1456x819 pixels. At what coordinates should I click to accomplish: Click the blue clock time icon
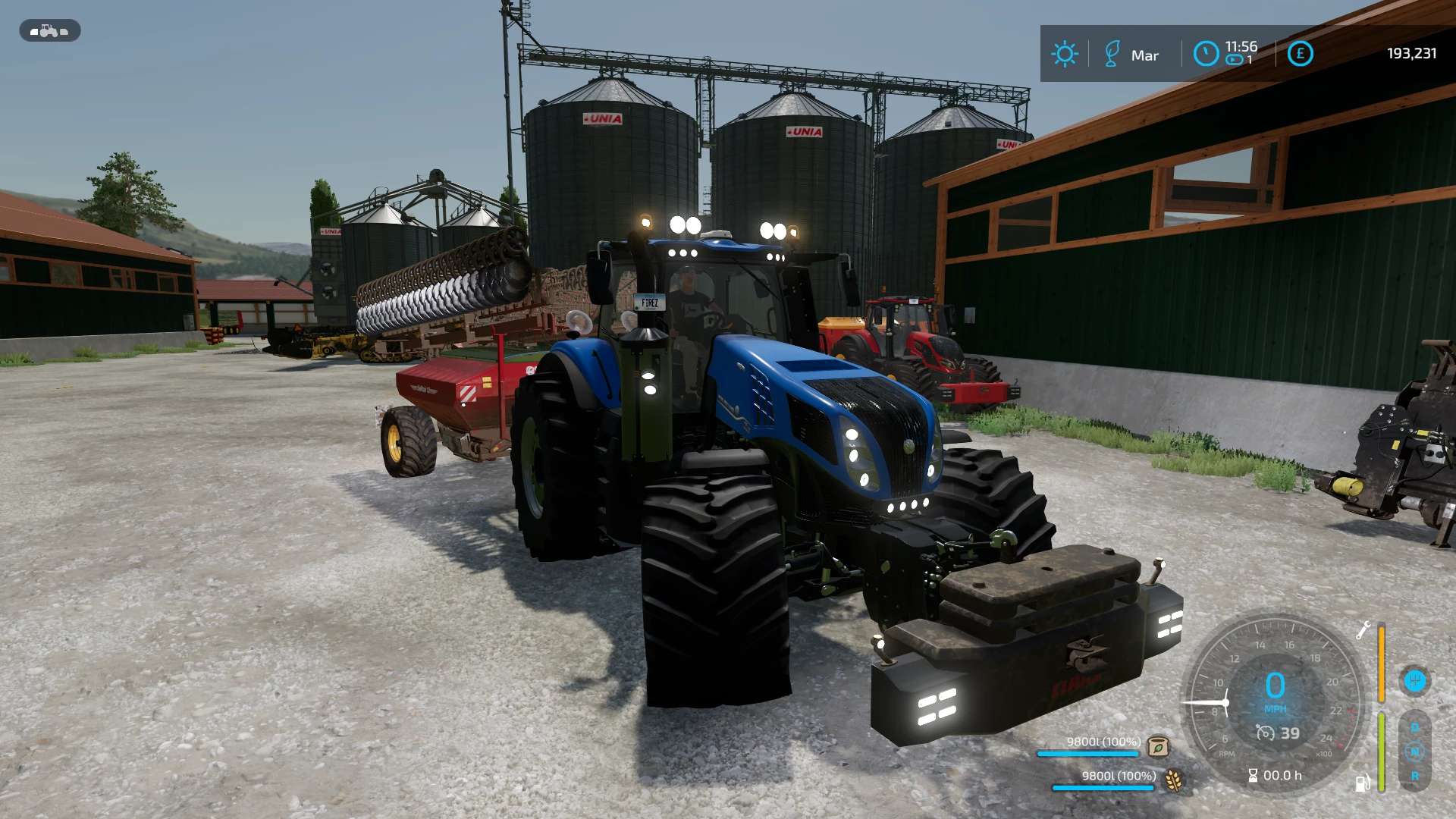1206,54
